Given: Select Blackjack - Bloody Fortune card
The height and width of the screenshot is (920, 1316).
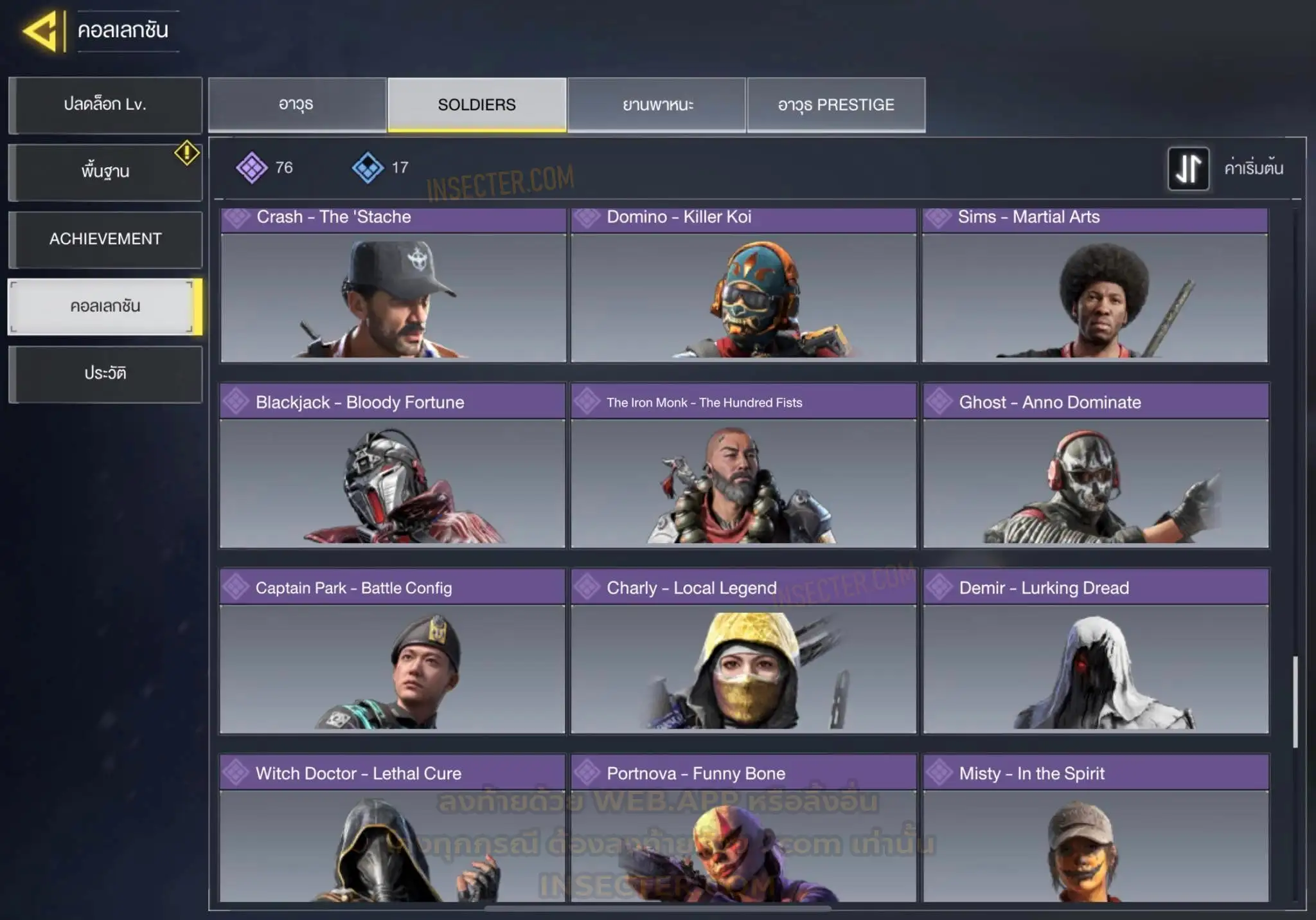Looking at the screenshot, I should [393, 466].
